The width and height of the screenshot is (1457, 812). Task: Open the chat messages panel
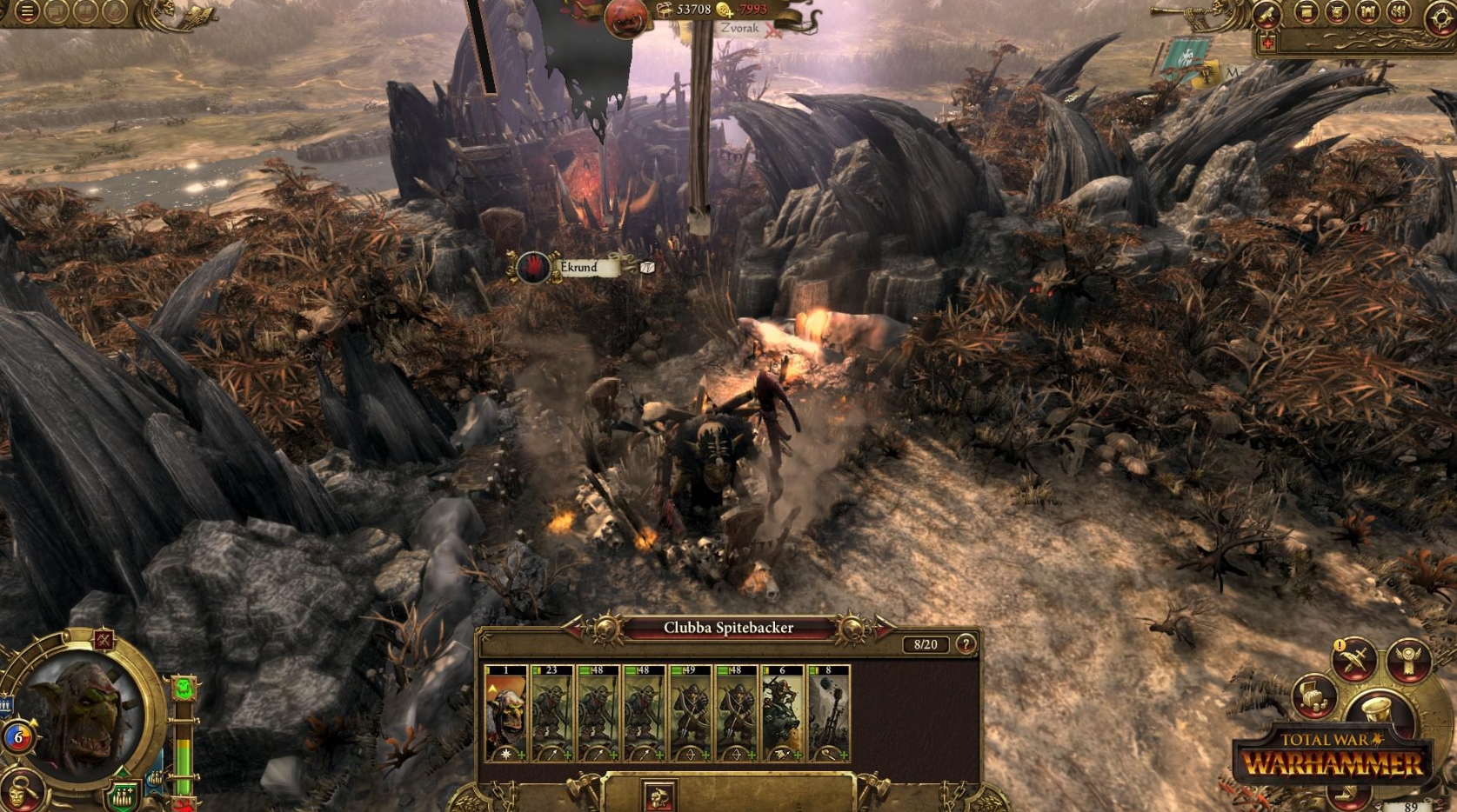tap(55, 12)
